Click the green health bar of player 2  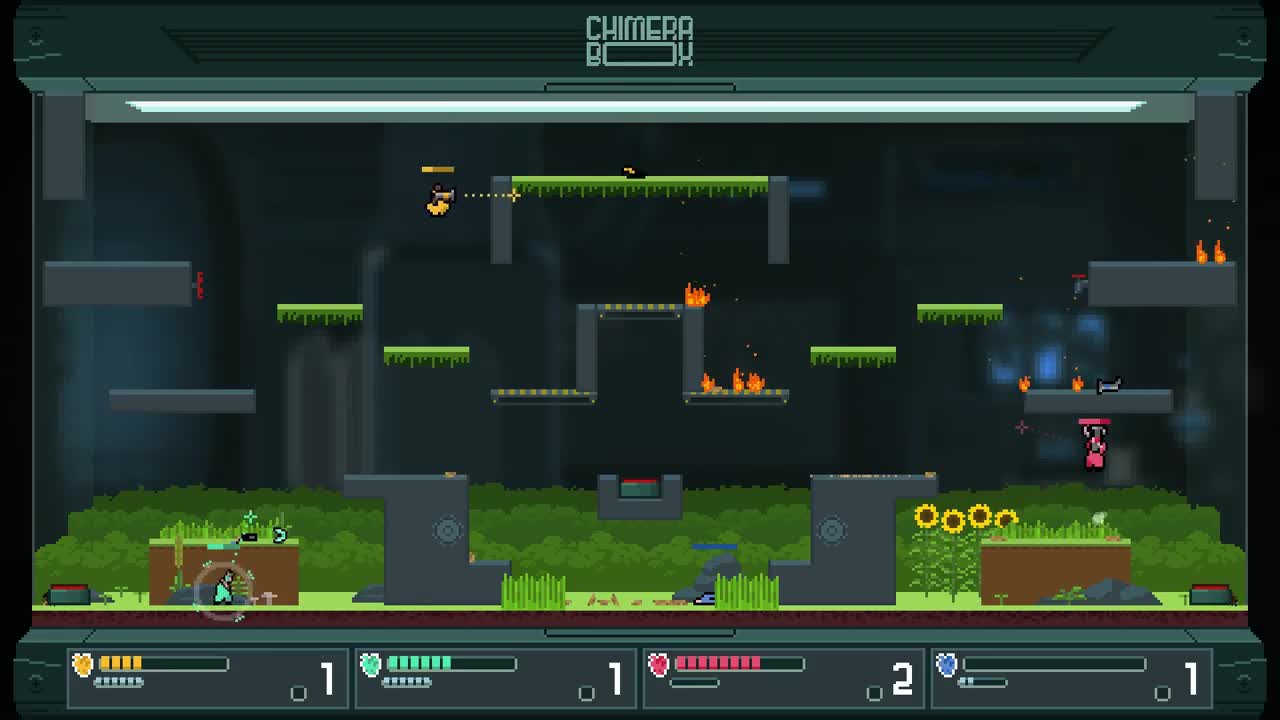[x=420, y=662]
